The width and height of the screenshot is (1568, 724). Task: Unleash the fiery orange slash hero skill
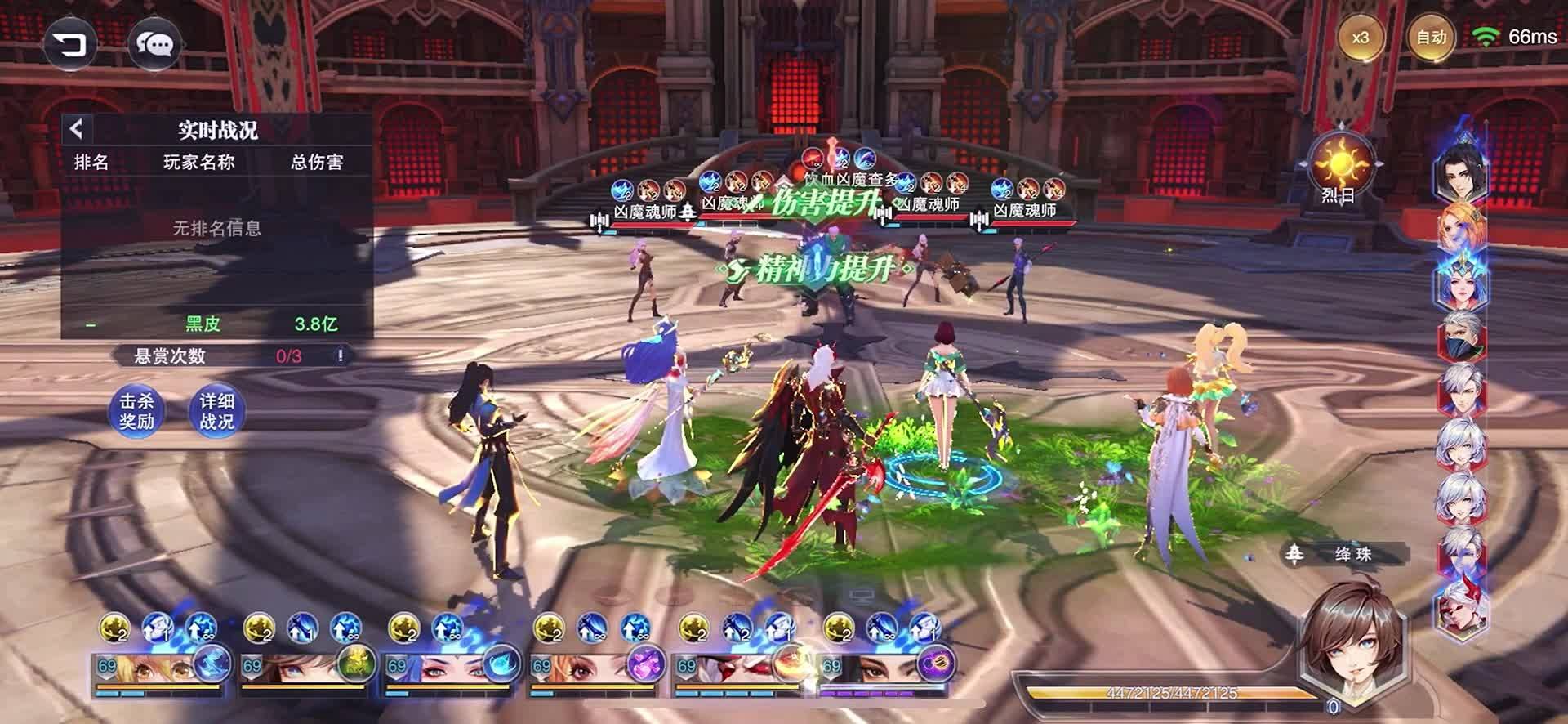pos(791,664)
